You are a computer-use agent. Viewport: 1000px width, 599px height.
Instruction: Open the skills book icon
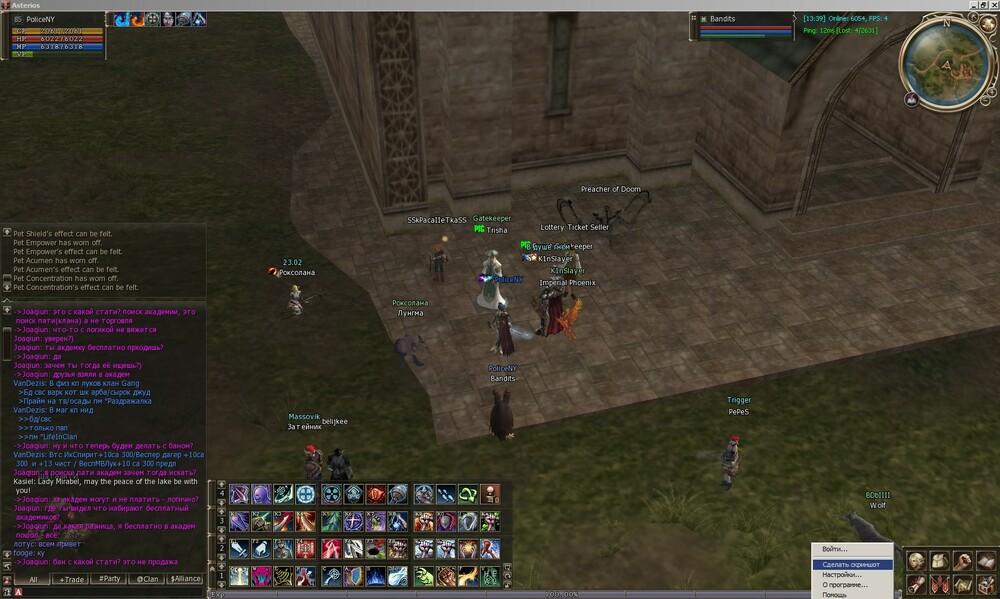(x=985, y=561)
